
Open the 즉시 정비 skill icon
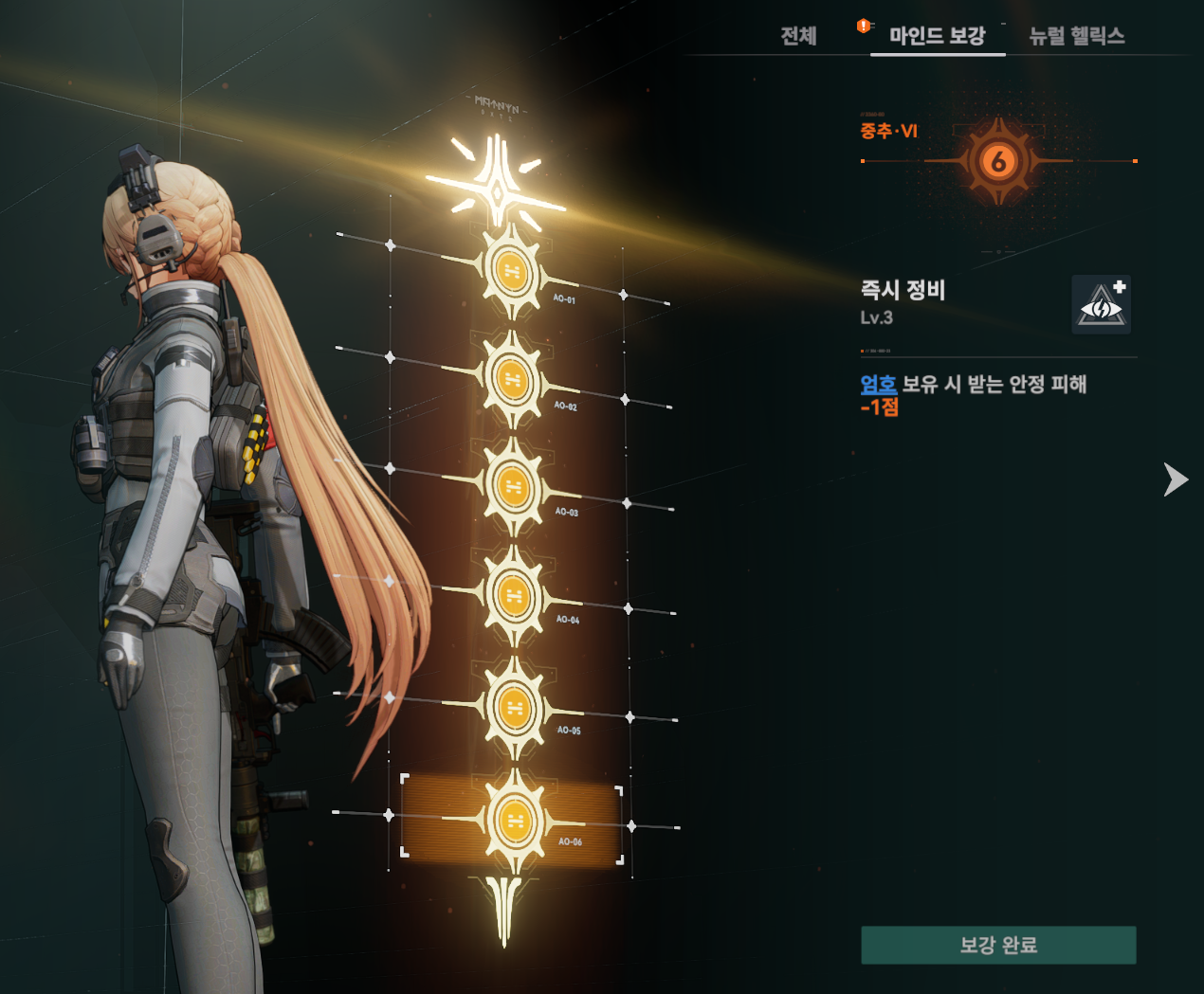1101,305
